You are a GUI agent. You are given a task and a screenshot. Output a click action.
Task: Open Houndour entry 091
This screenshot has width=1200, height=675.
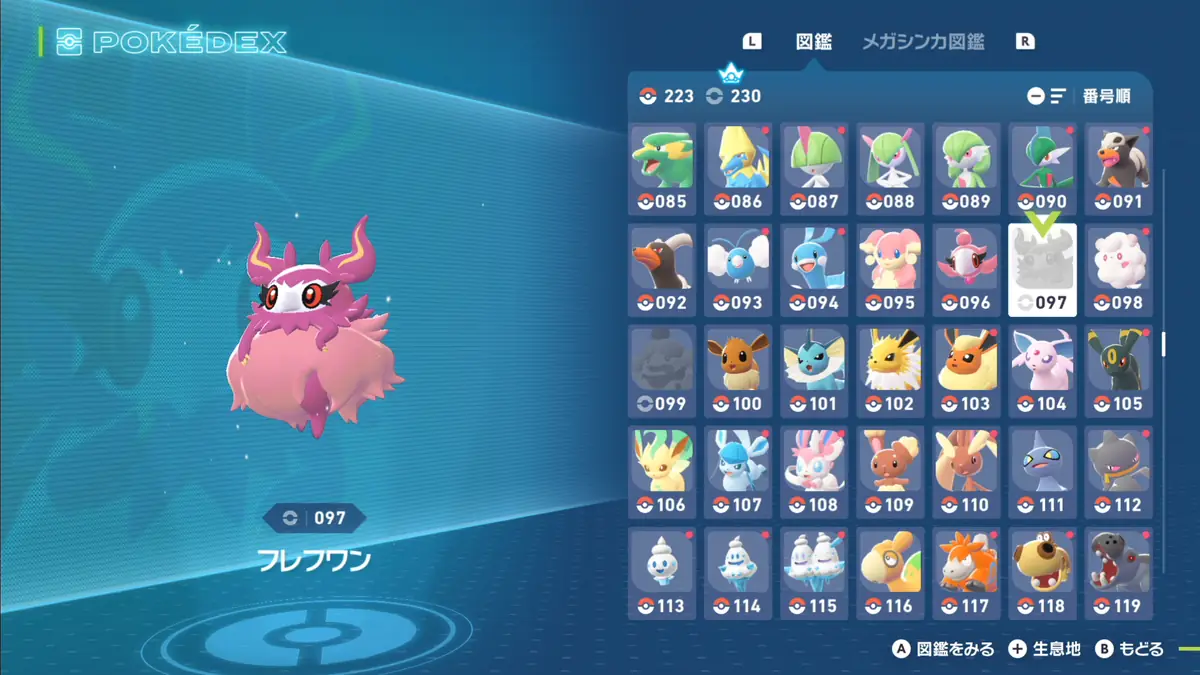[x=1119, y=169]
